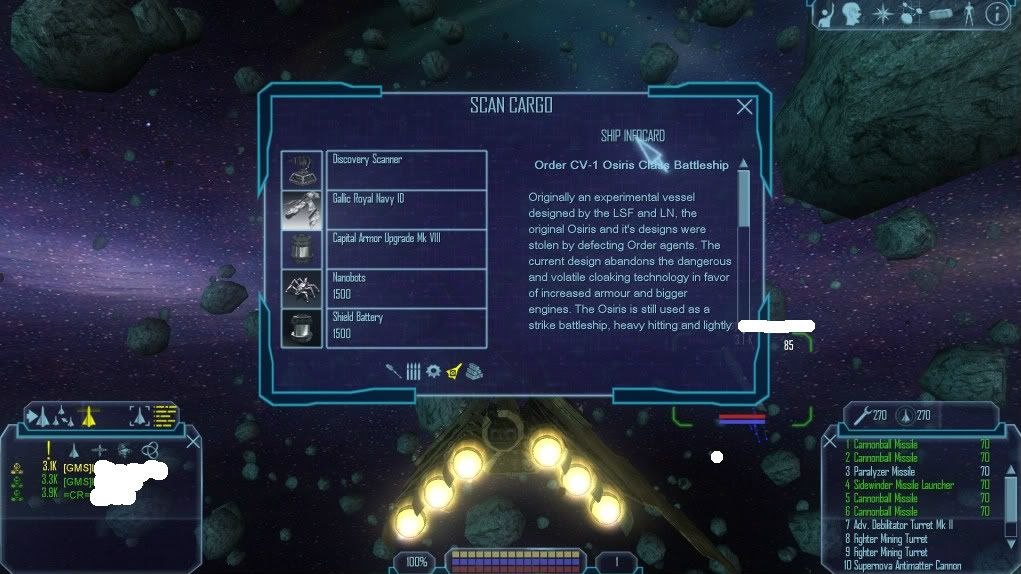This screenshot has height=574, width=1021.
Task: Show the ammunition cargo filter
Action: (413, 371)
